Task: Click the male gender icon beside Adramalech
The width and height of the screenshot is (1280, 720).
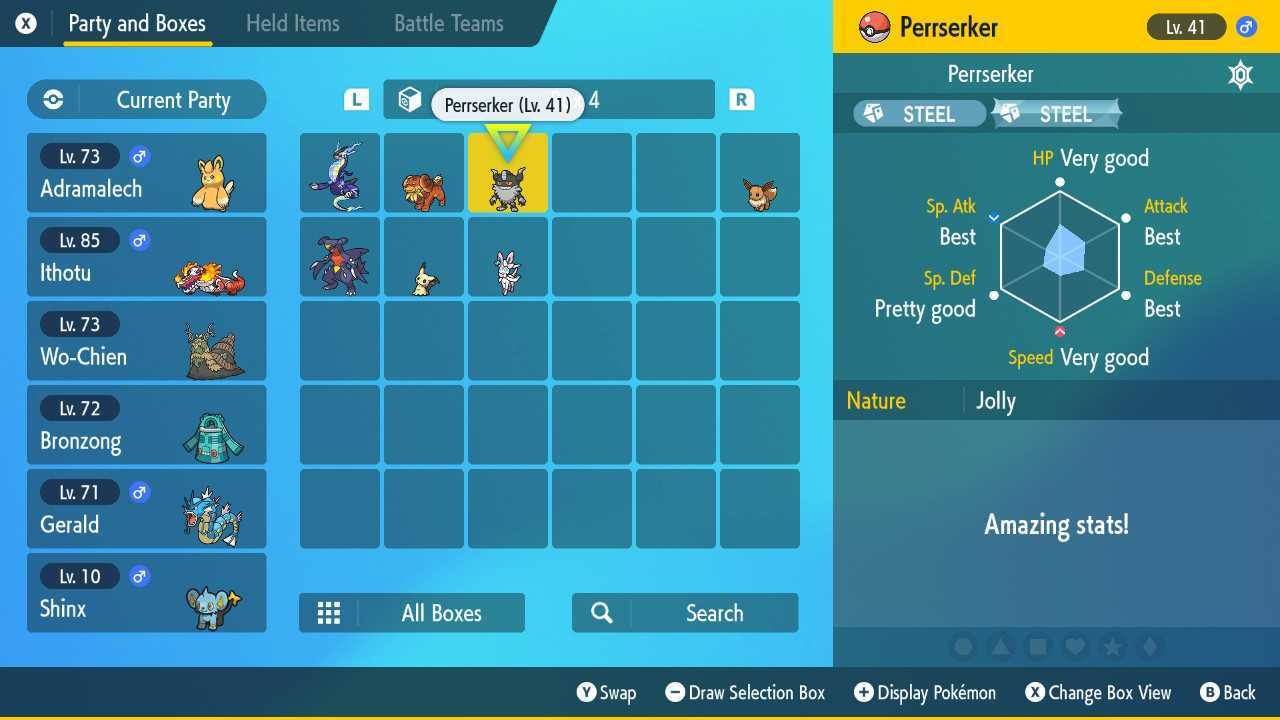Action: [x=139, y=156]
